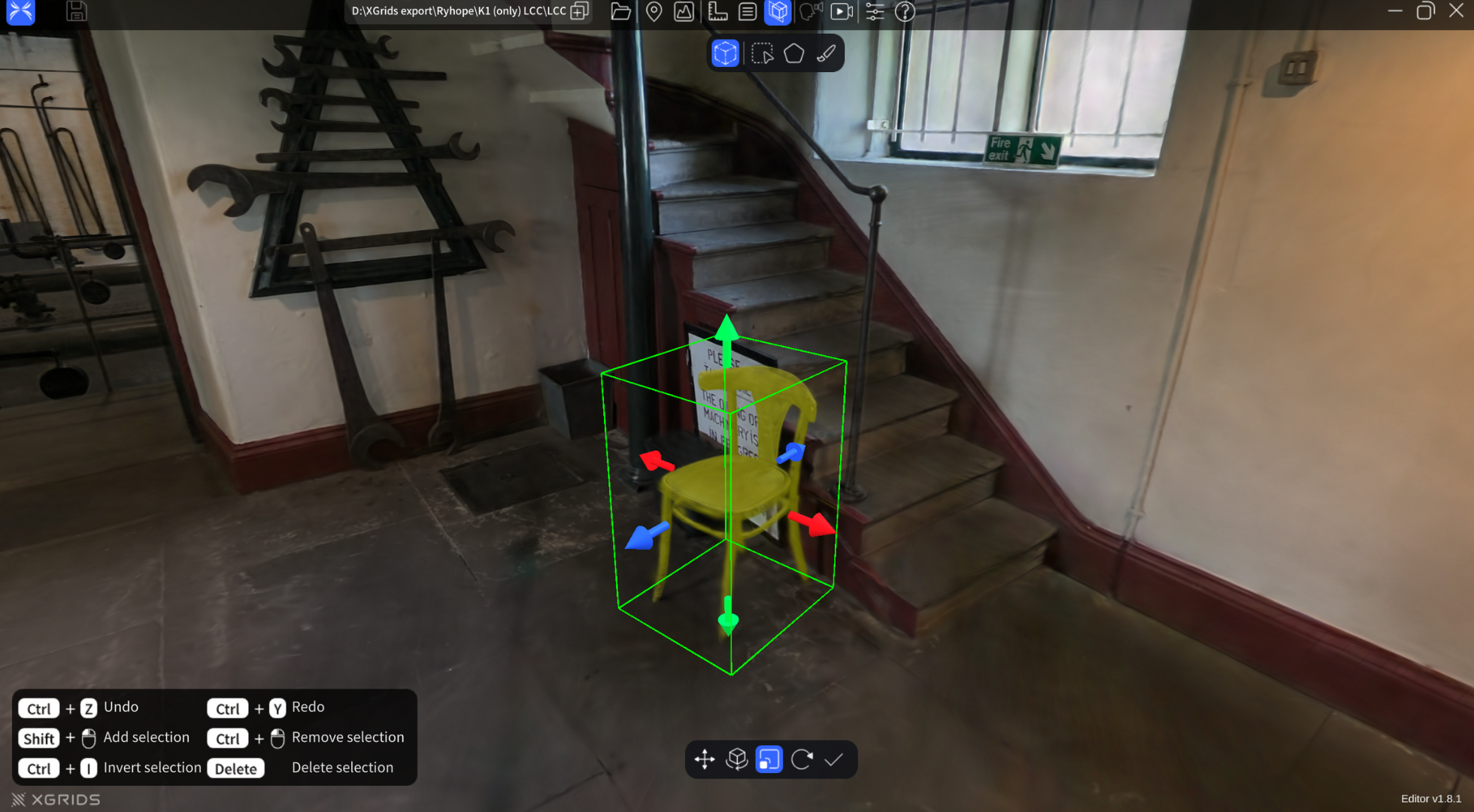Select the pointer selection tool
1474x812 pixels.
(x=762, y=53)
